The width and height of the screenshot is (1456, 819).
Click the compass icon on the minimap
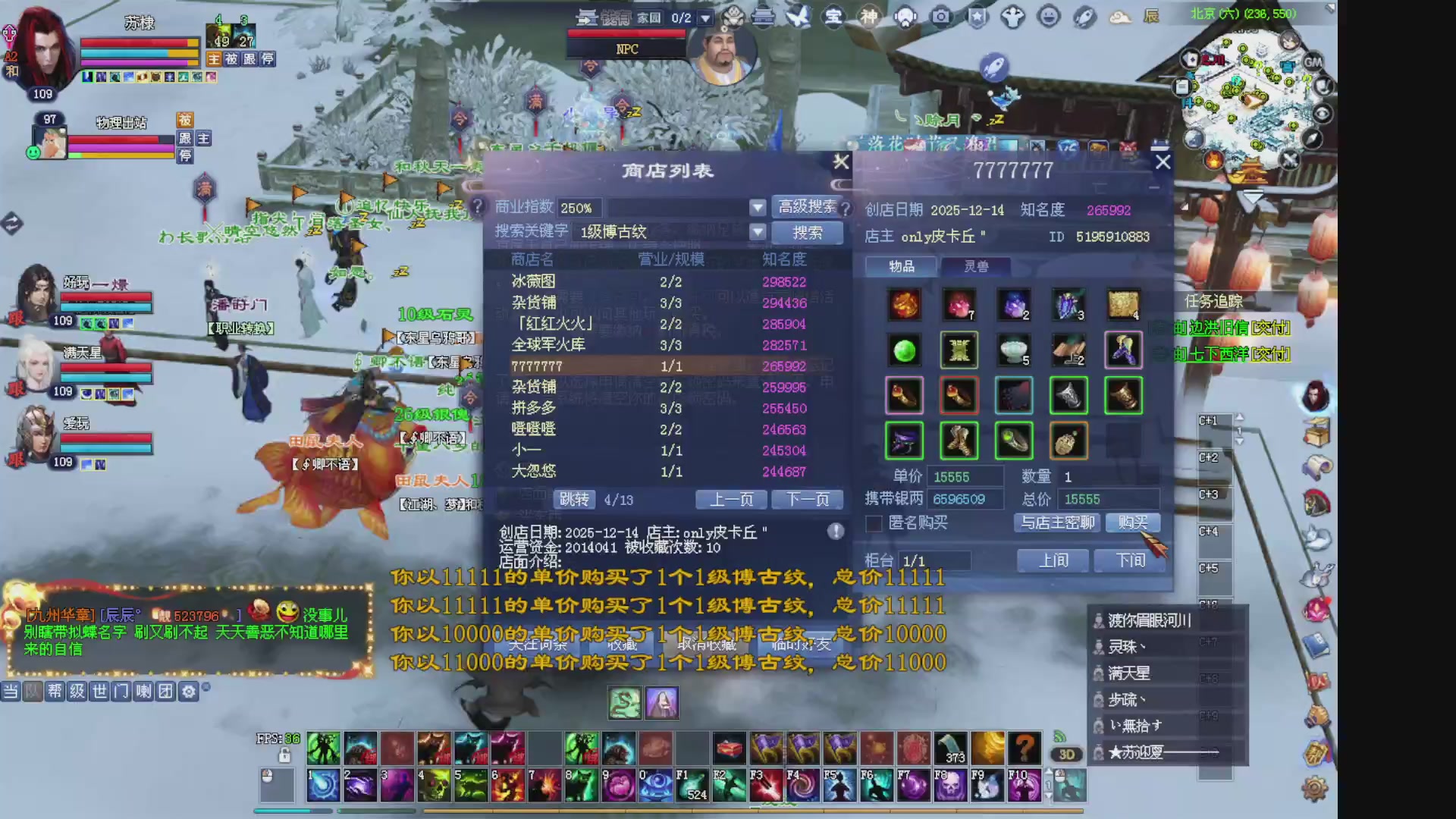(1311, 137)
